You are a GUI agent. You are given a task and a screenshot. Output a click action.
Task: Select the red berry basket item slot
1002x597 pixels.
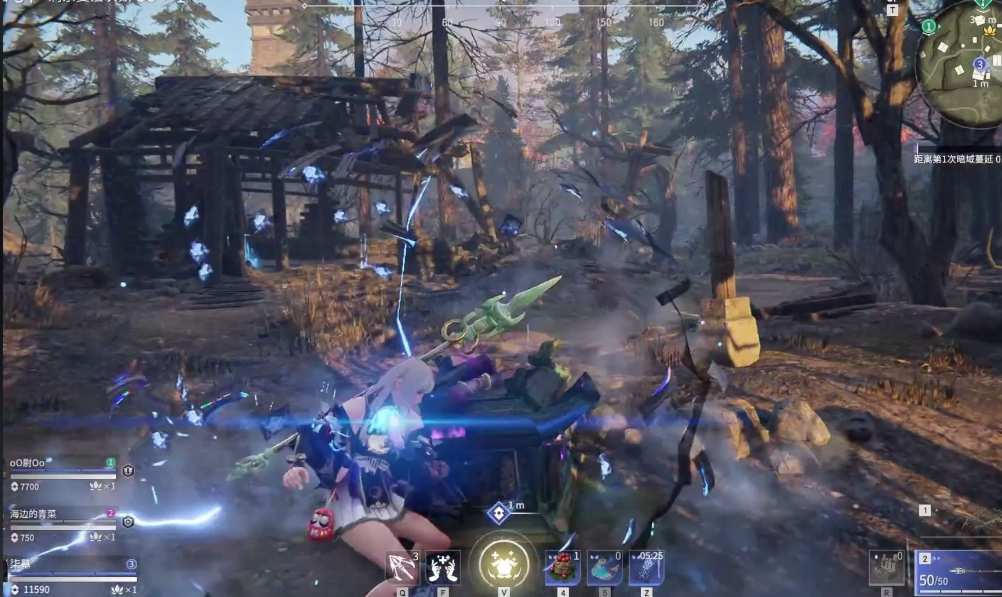[x=562, y=568]
